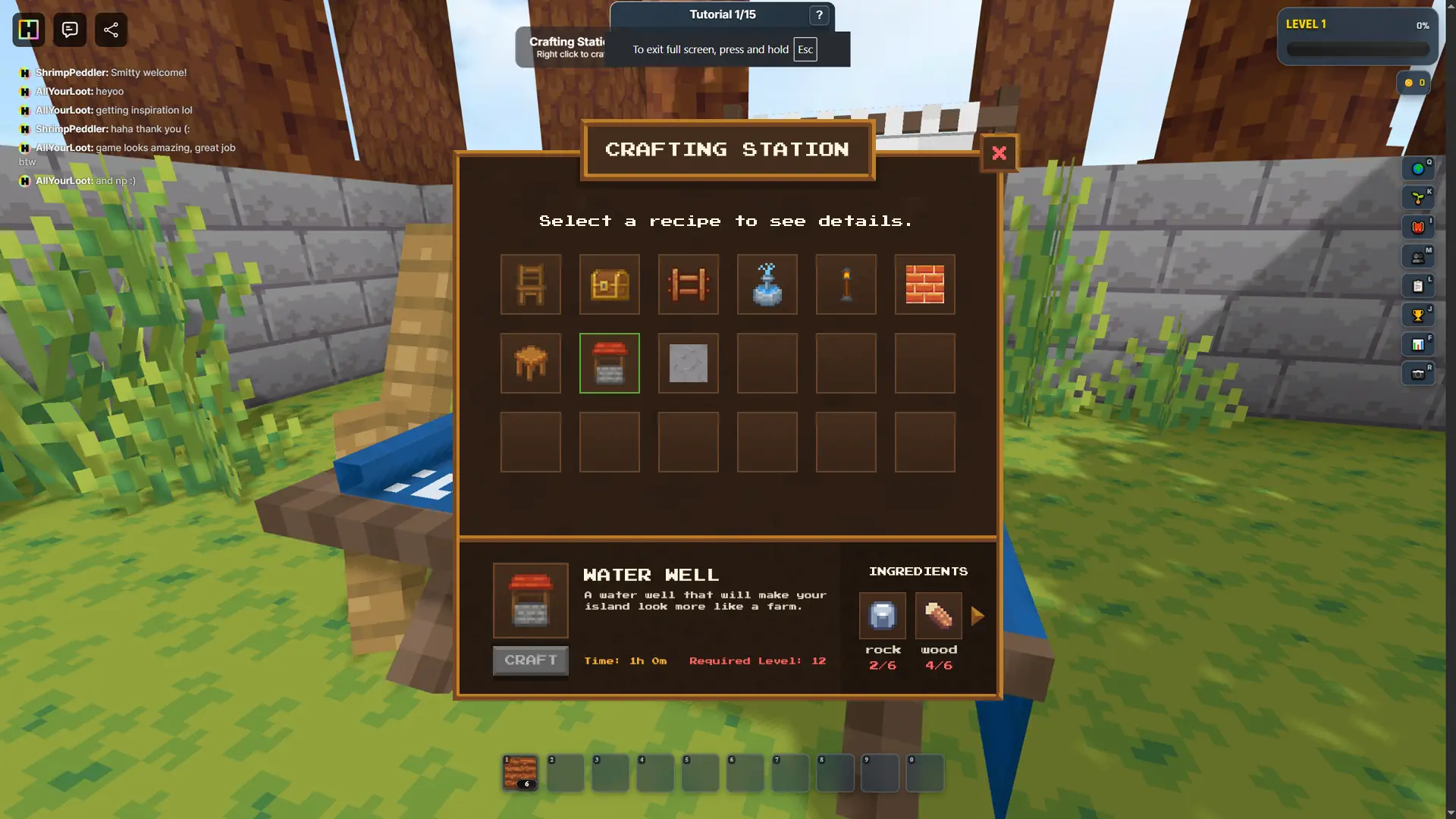The image size is (1456, 819).
Task: Choose the fence recipe
Action: click(688, 284)
